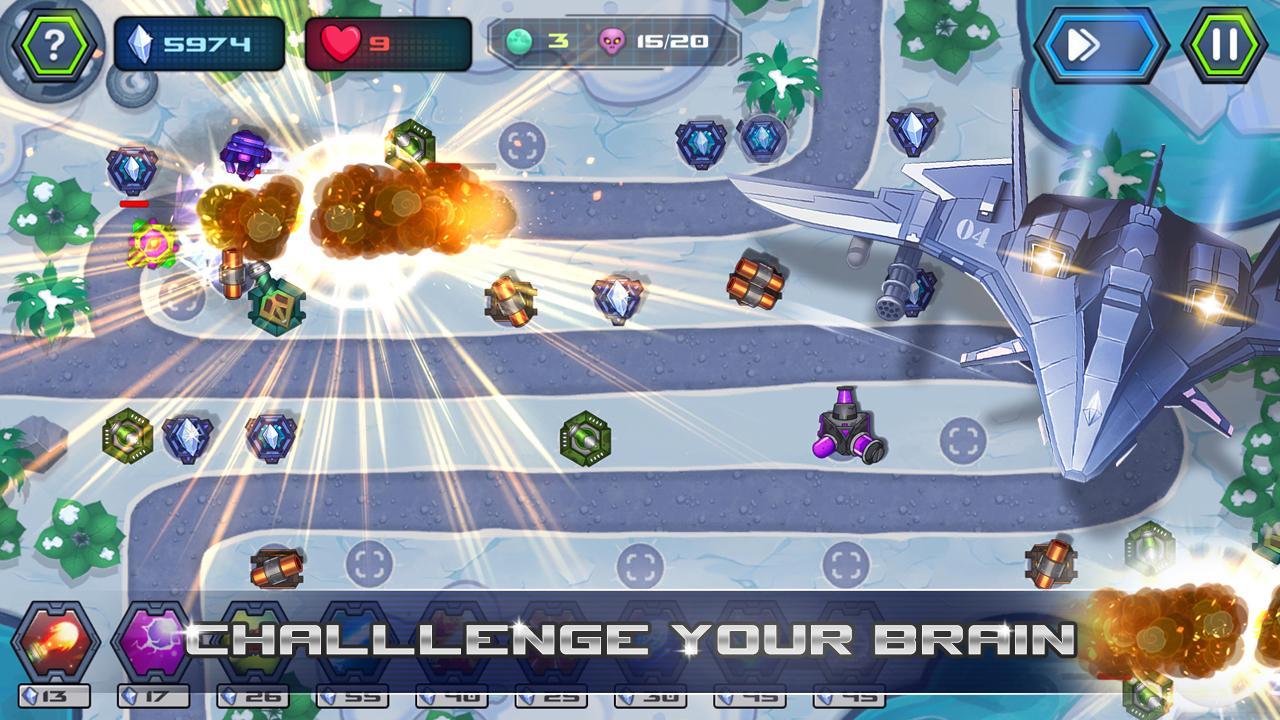Screen dimensions: 1280x720
Task: Open the help menu via the question mark
Action: [x=53, y=41]
